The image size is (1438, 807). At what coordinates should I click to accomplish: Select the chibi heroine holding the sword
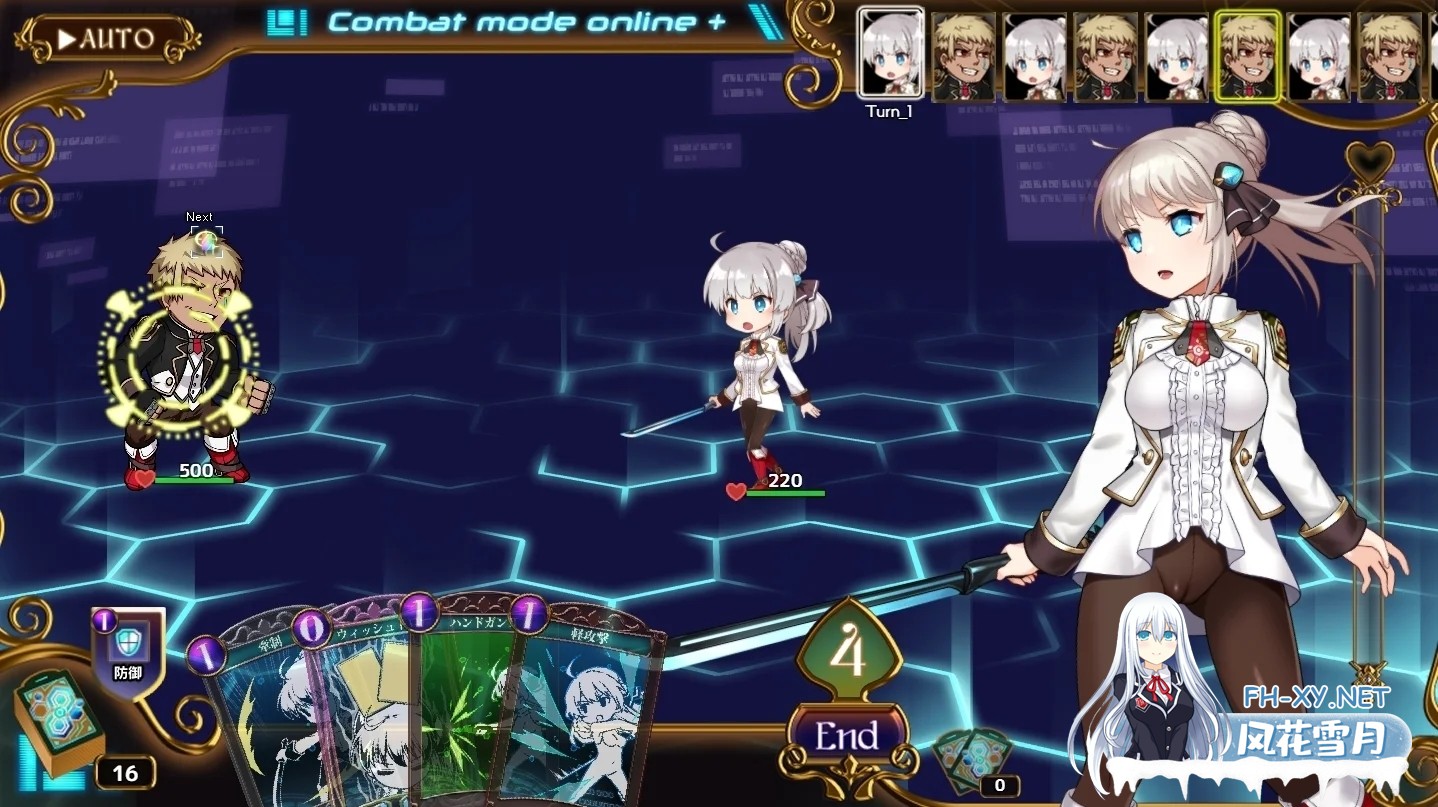(x=760, y=360)
